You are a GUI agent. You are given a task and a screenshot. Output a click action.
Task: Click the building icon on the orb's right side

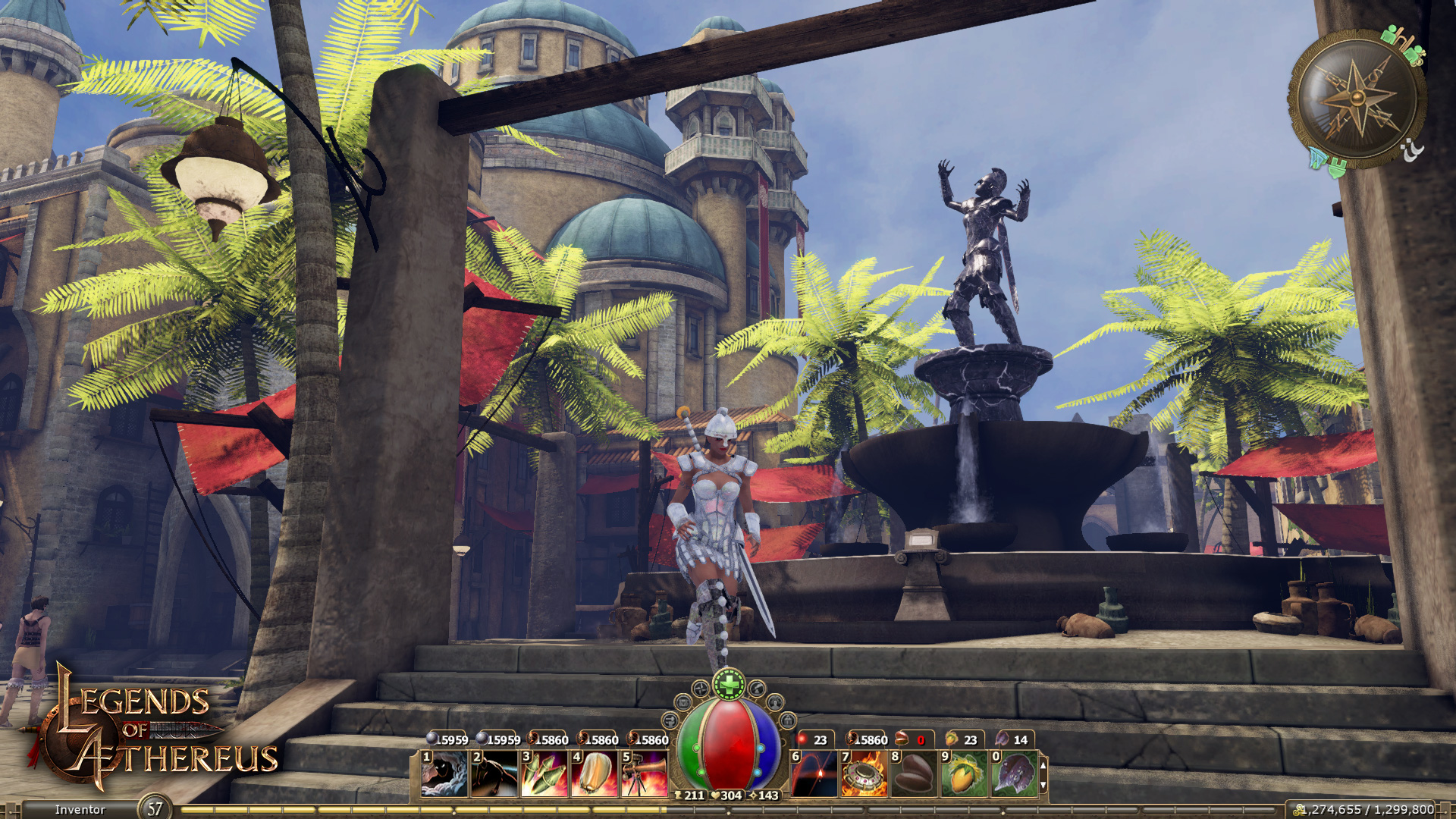(789, 720)
